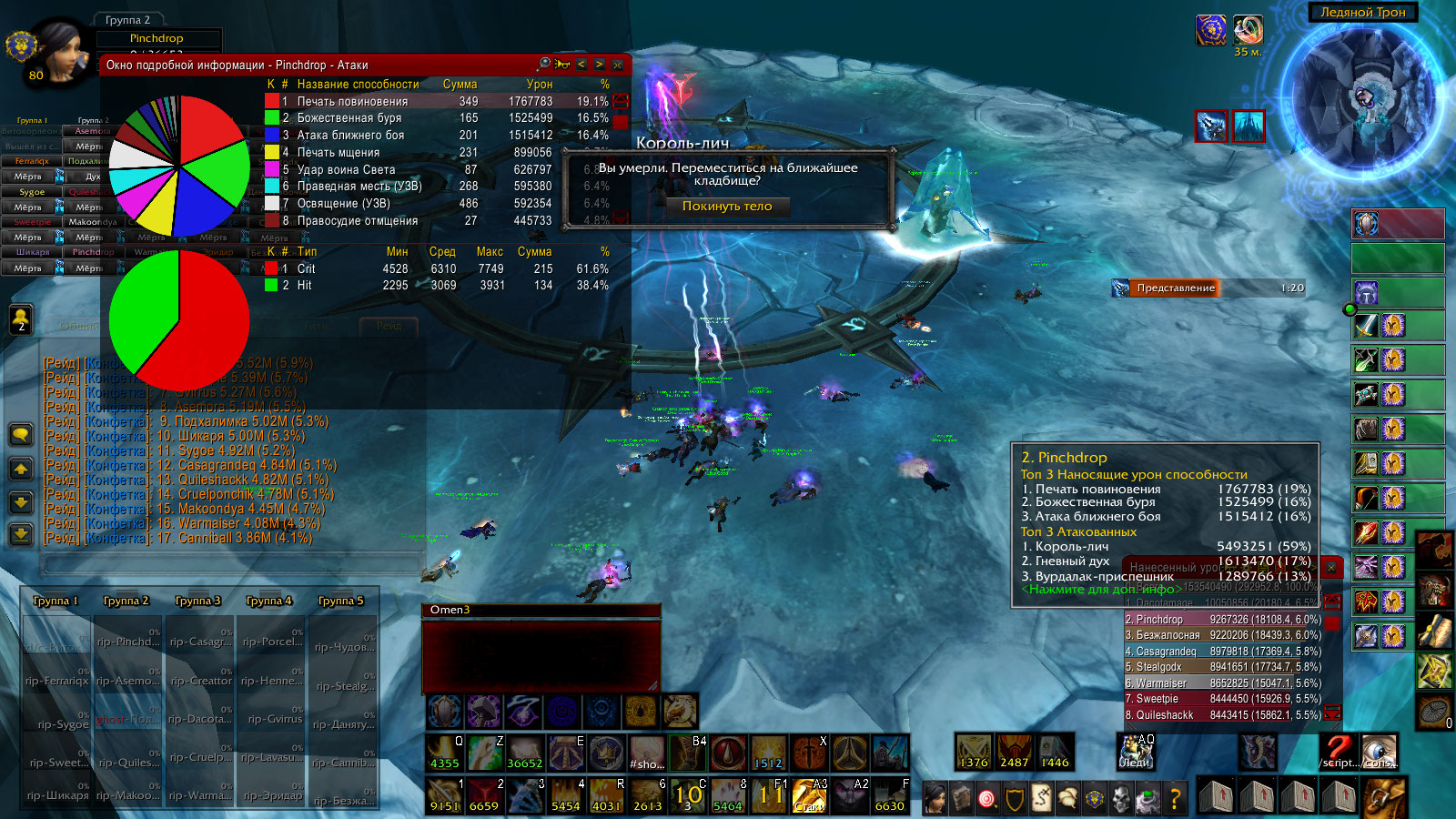Viewport: 1456px width, 819px height.
Task: Go to the next details page arrow
Action: (599, 65)
